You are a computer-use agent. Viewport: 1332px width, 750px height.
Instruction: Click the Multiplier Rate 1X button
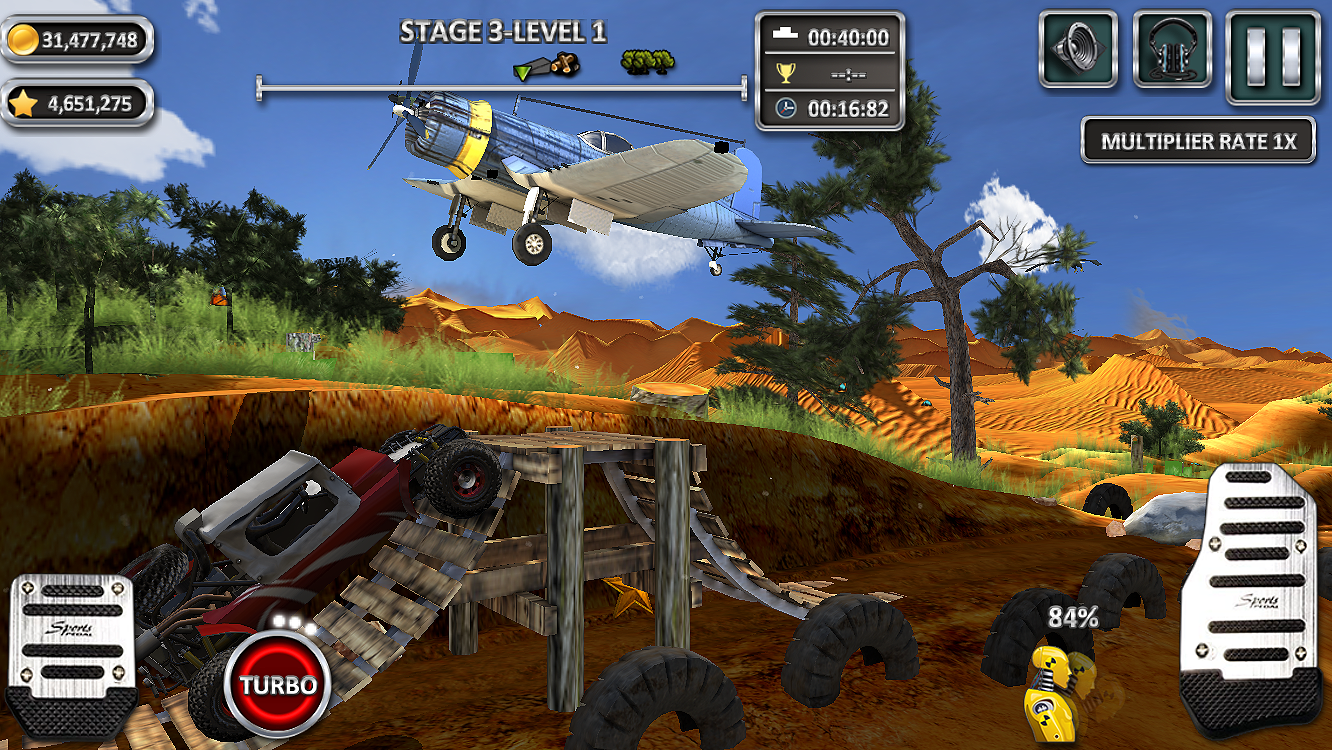point(1198,141)
